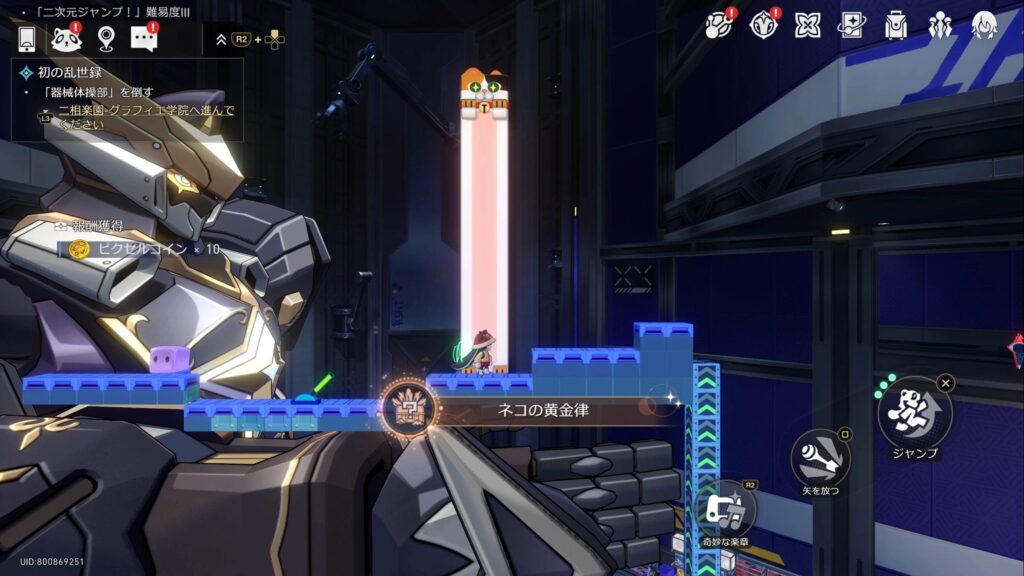This screenshot has width=1024, height=576.
Task: Open the phone menu icon
Action: [x=26, y=39]
